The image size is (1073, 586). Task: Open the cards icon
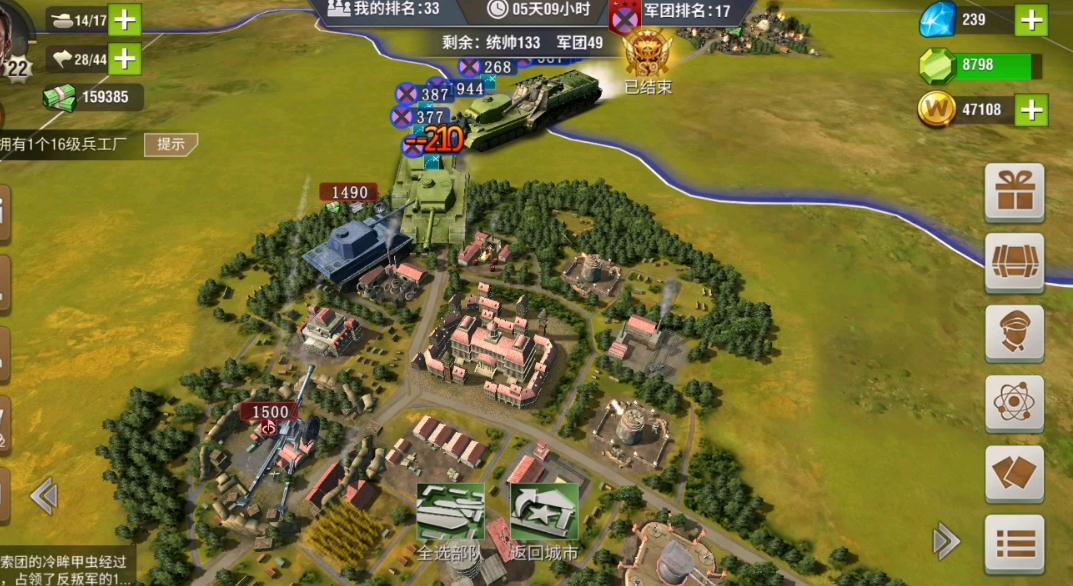[x=1015, y=474]
